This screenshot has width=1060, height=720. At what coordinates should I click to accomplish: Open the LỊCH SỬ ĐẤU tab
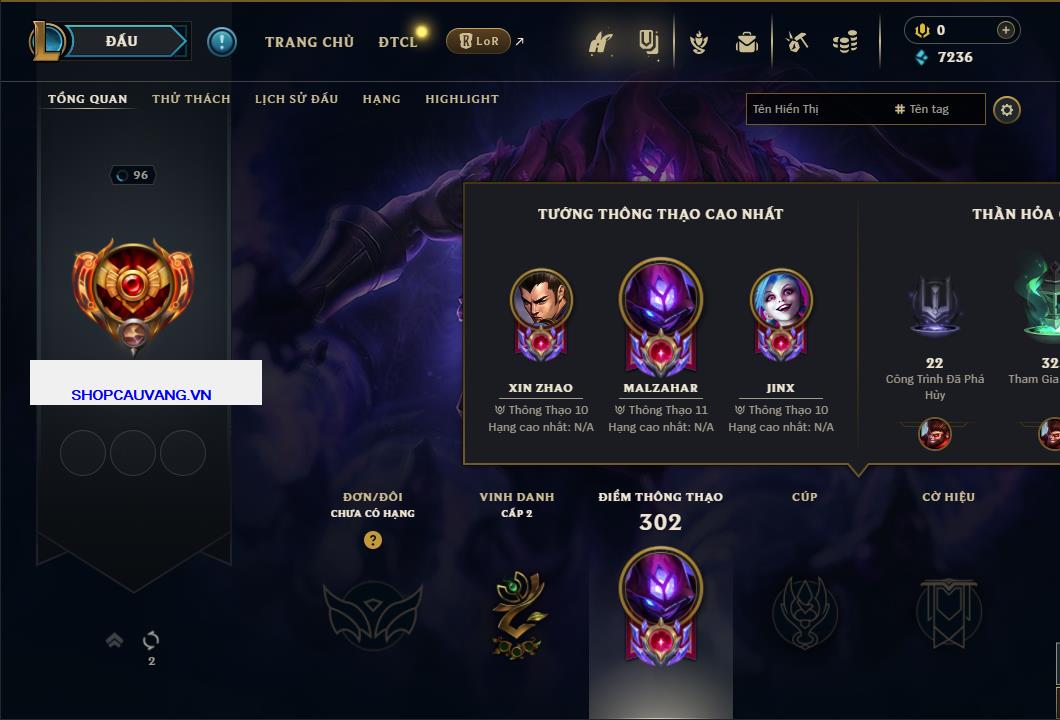296,99
